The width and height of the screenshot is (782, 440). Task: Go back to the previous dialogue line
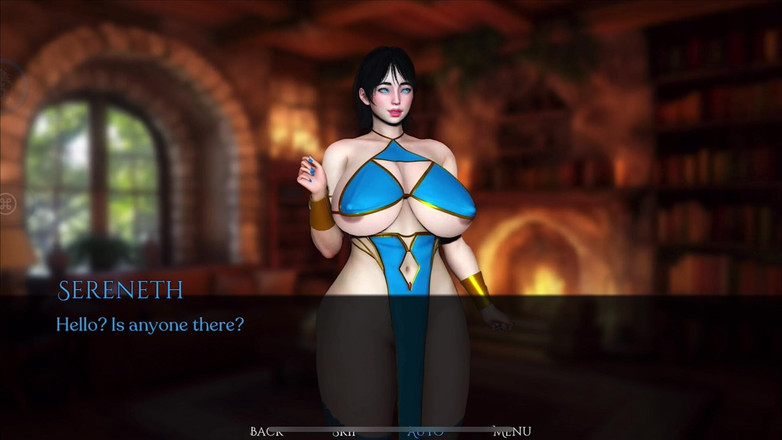[x=266, y=431]
